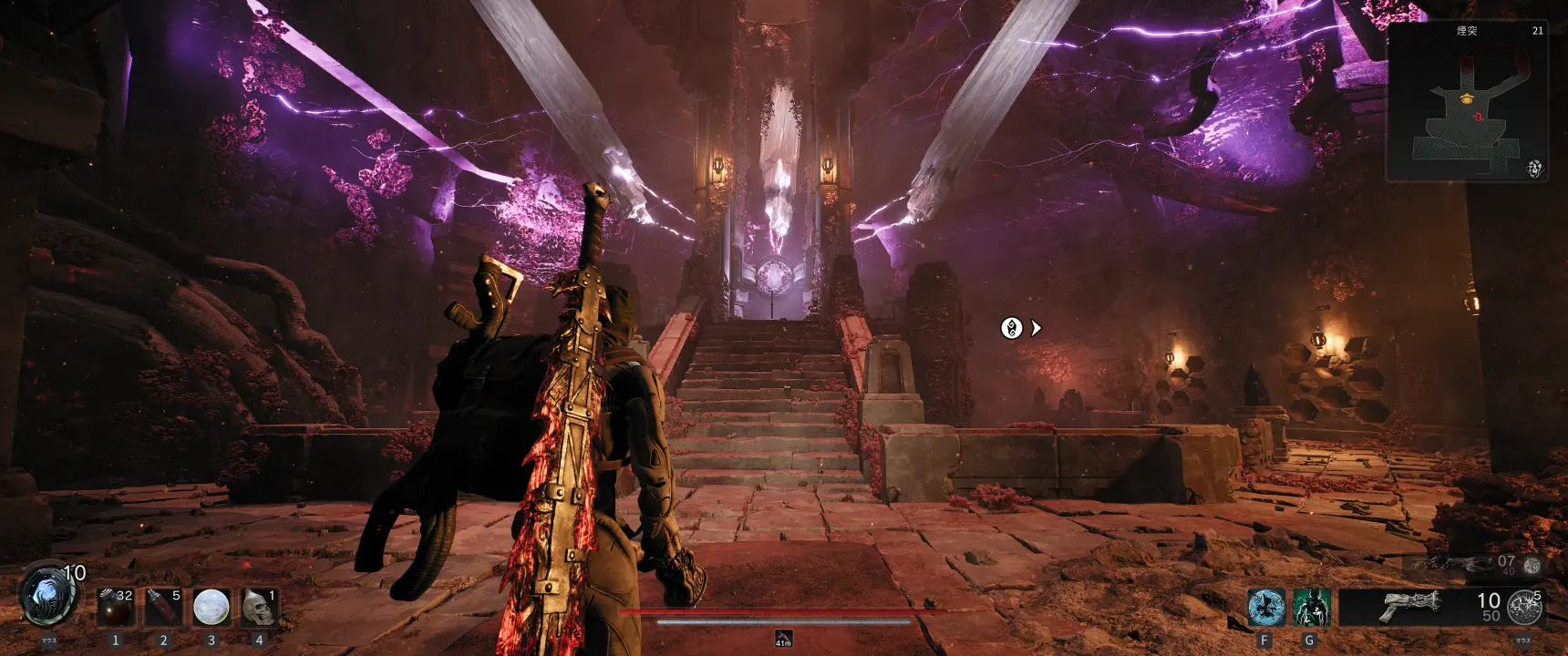Click the swirl mod icon on long gun
Image resolution: width=1568 pixels, height=656 pixels.
click(x=1532, y=566)
